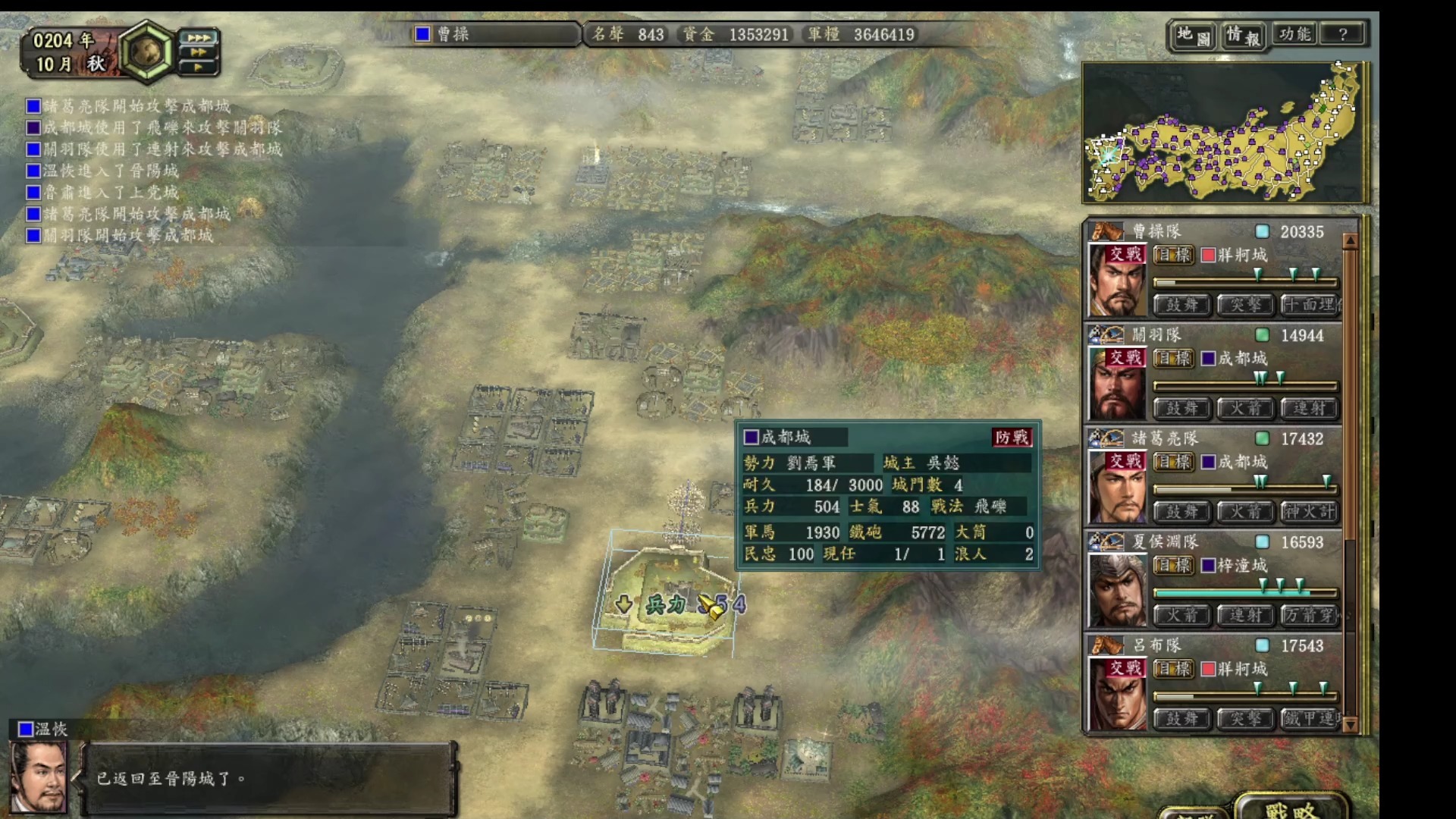Activate 連射 tactic for 關羽隊
Viewport: 1456px width, 819px height.
(x=1310, y=409)
